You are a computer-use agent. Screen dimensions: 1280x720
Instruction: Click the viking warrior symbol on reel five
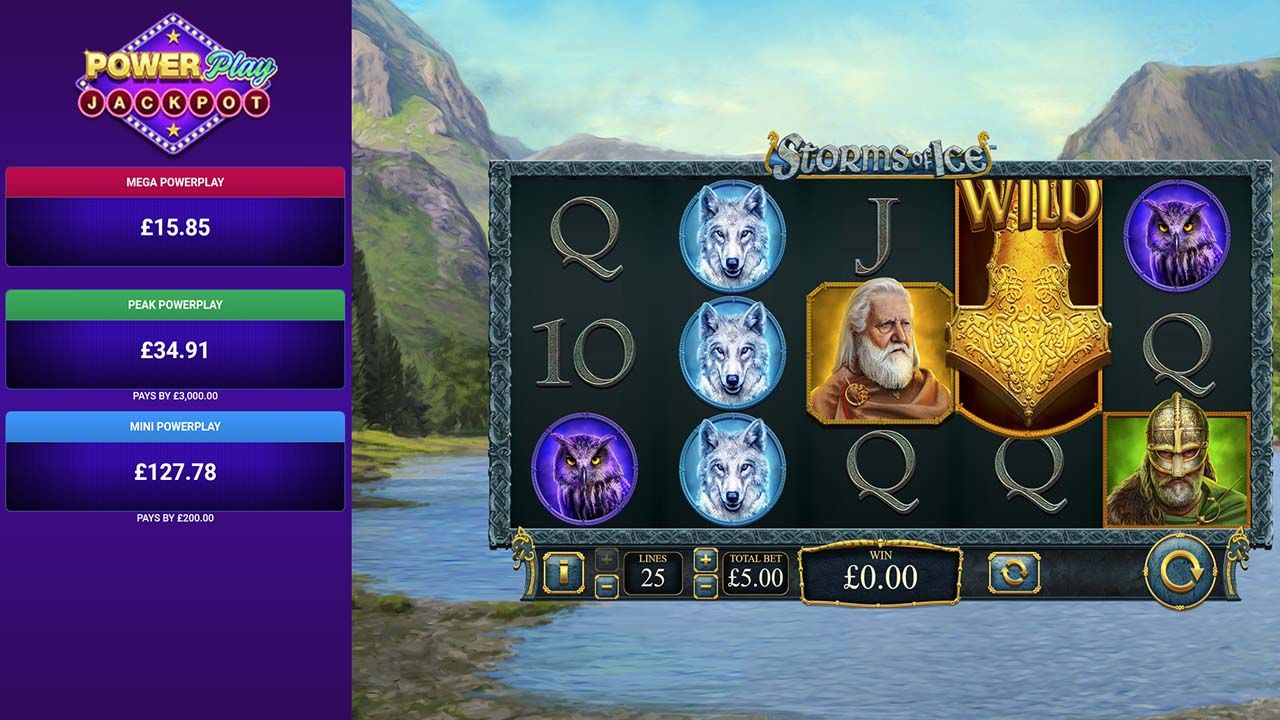click(x=1180, y=470)
